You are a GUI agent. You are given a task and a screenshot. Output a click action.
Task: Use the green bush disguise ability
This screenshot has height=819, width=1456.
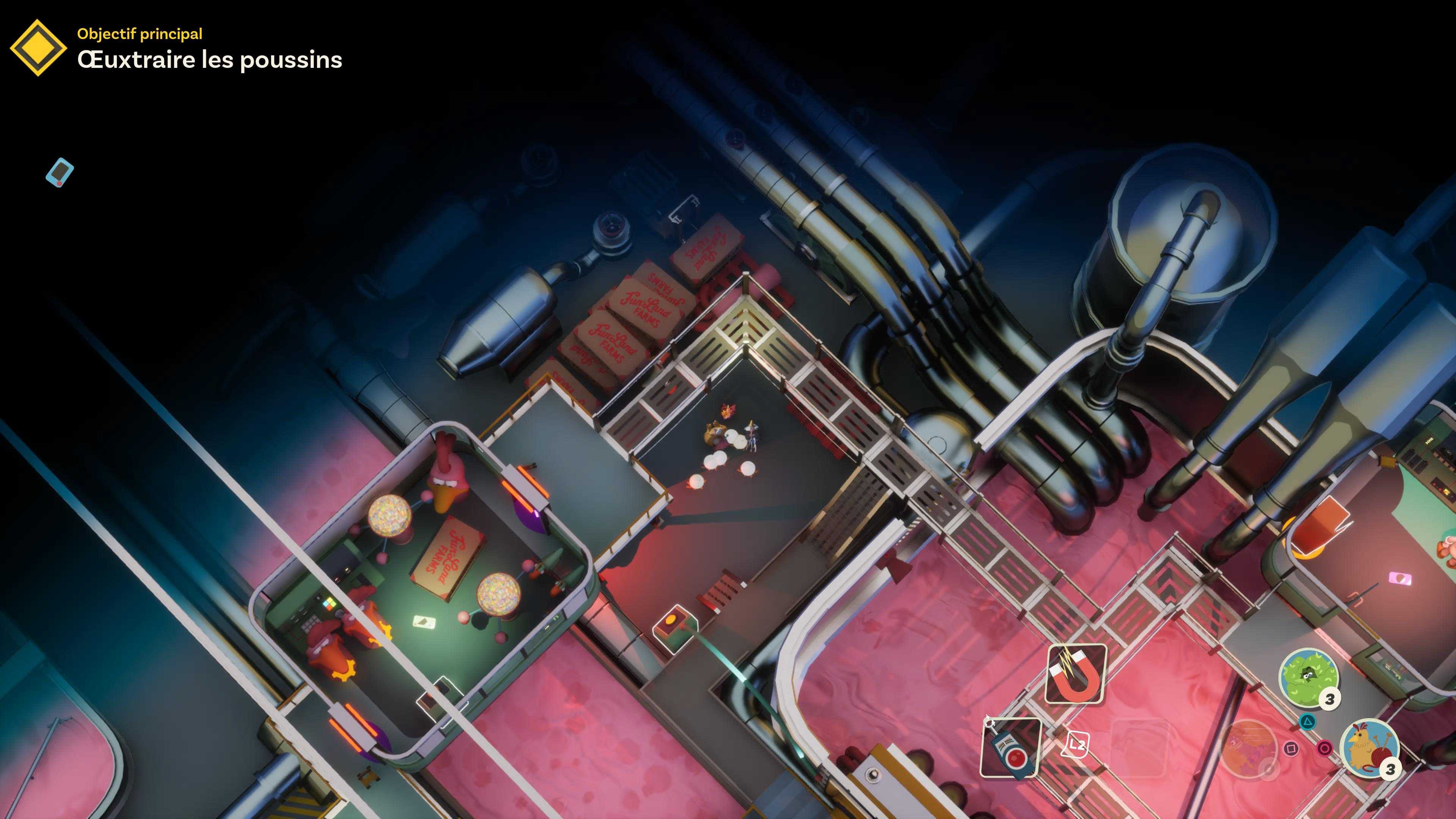1308,675
